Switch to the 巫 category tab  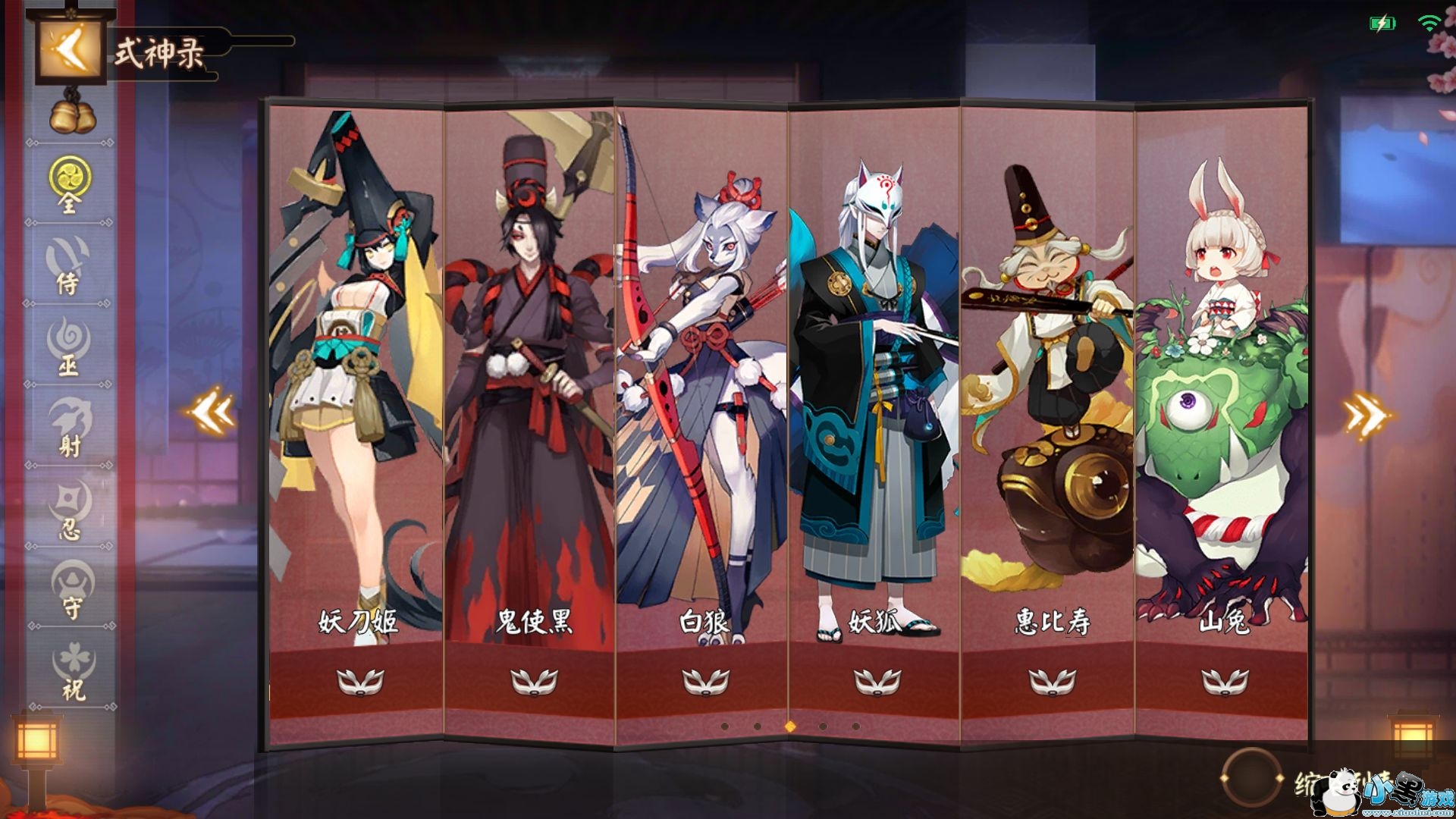[x=69, y=347]
